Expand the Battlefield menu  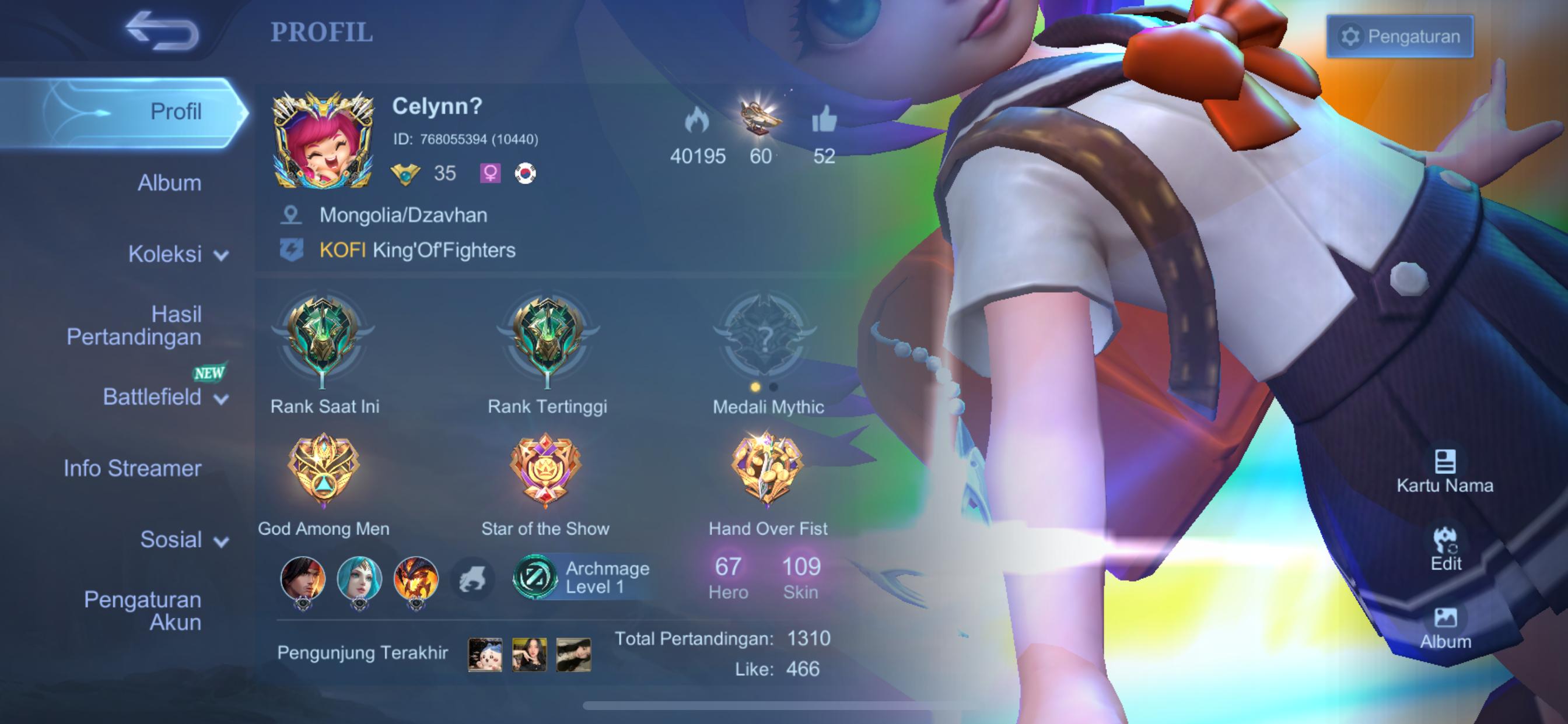coord(164,398)
